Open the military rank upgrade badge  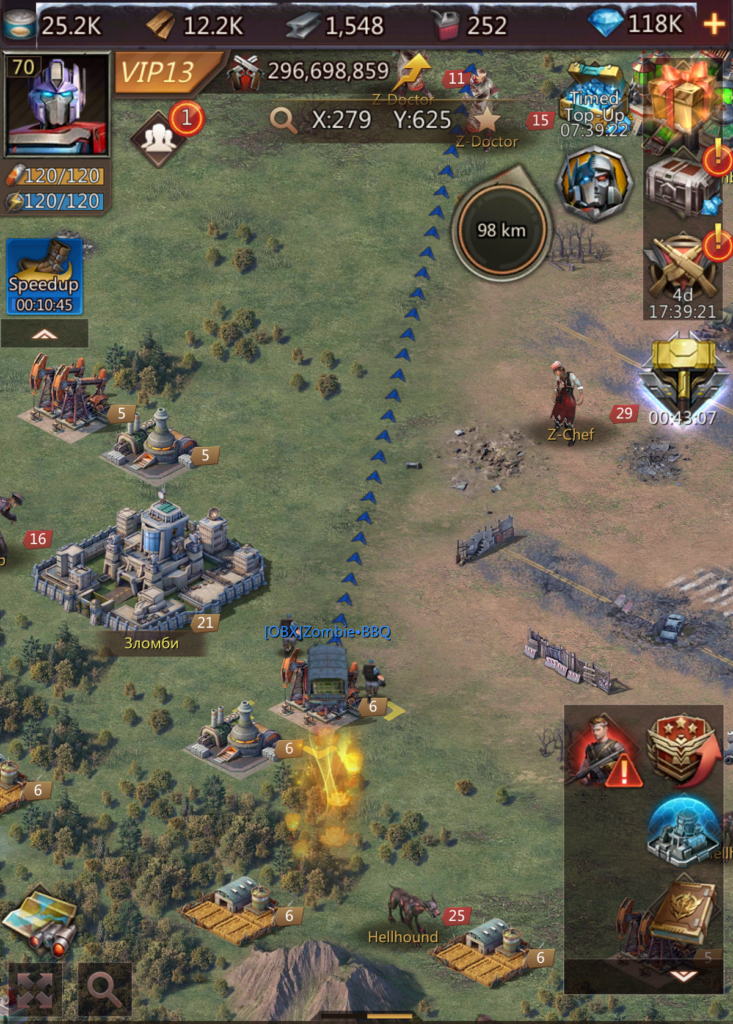[x=682, y=750]
